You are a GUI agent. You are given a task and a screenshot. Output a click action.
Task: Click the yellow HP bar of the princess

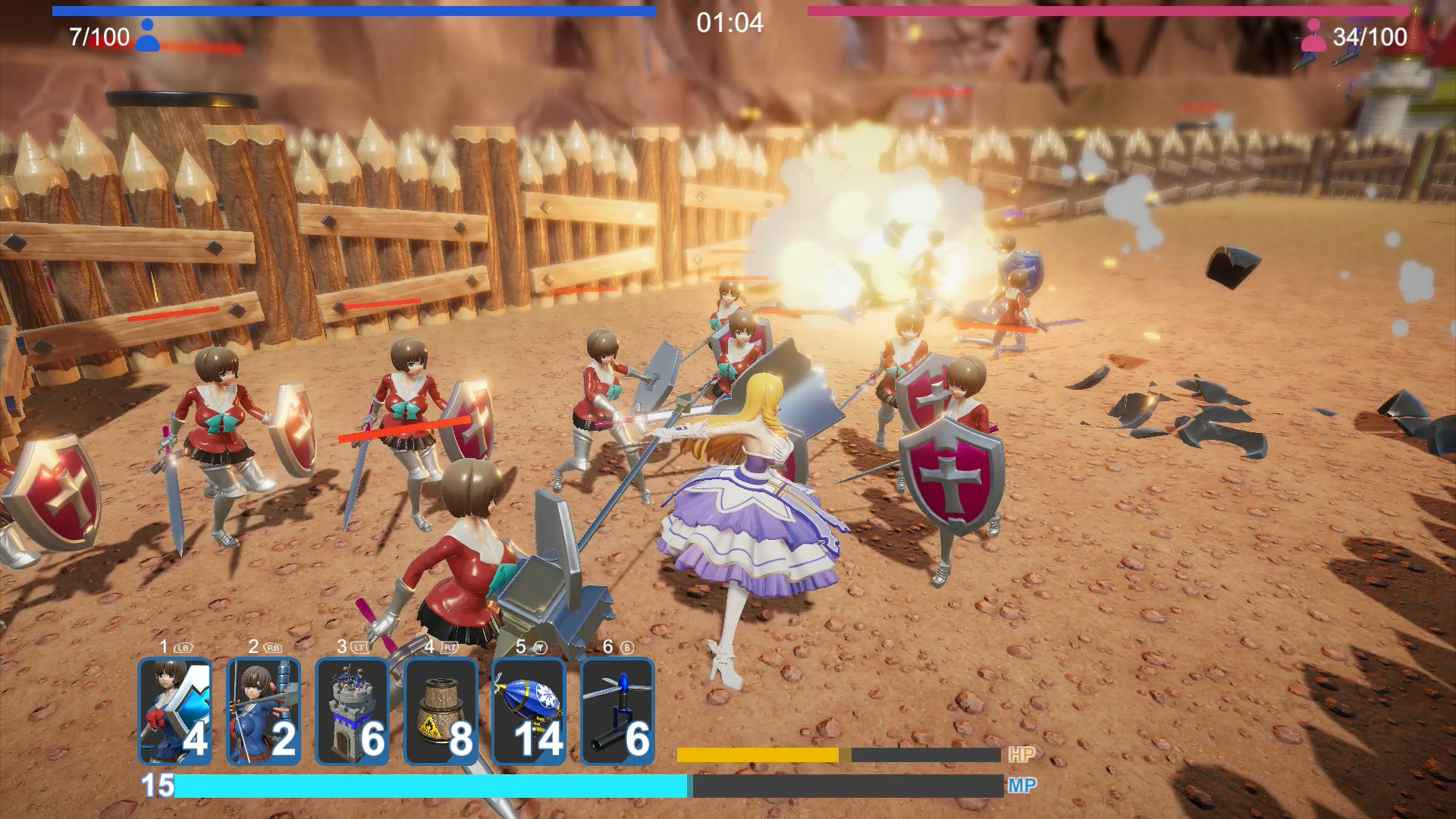pos(755,755)
